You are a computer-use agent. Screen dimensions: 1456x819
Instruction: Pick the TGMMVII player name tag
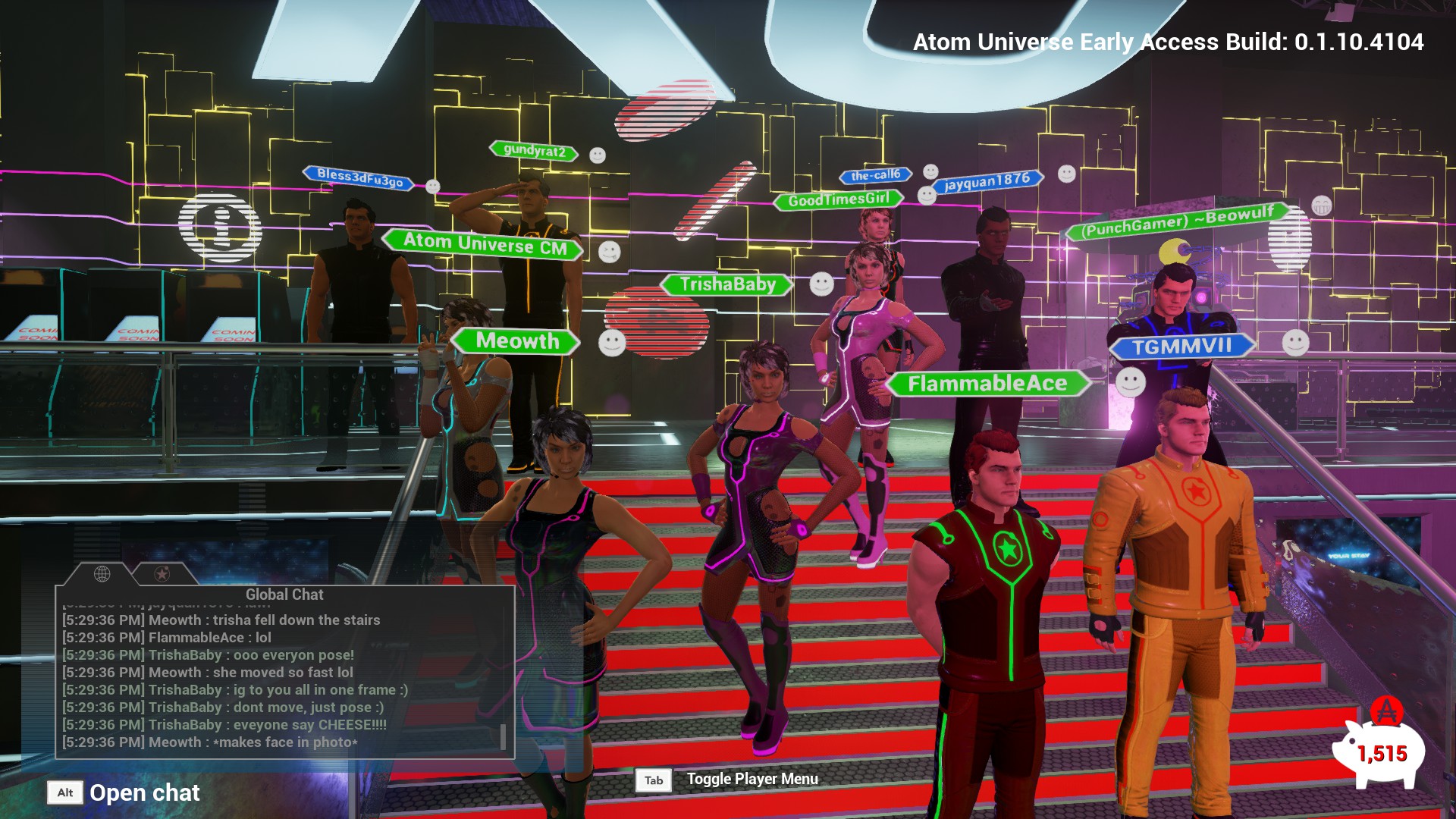click(1181, 347)
